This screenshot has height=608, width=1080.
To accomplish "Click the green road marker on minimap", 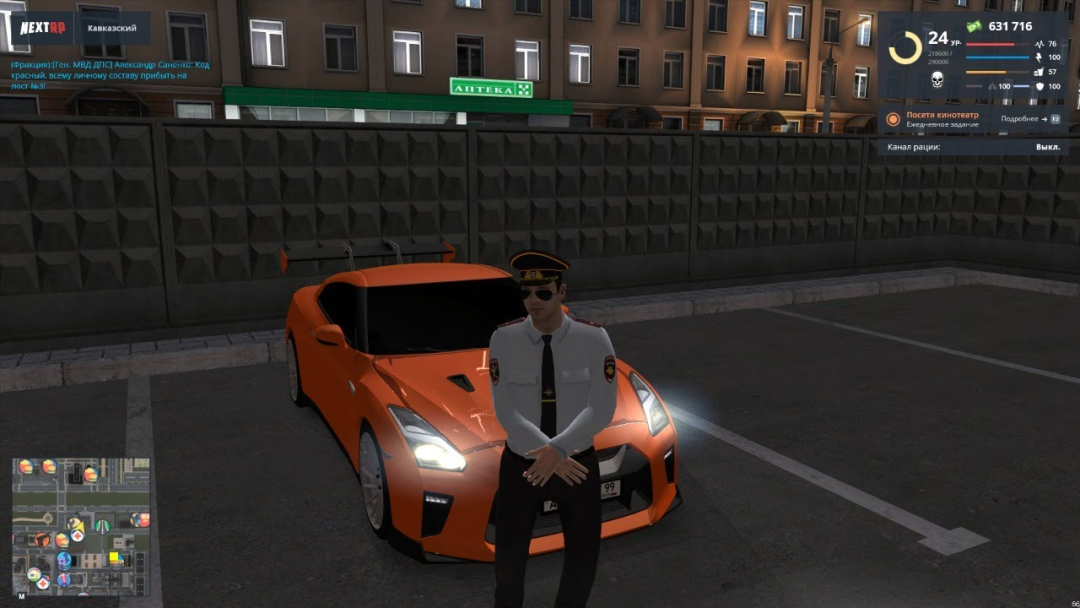I will coord(103,525).
